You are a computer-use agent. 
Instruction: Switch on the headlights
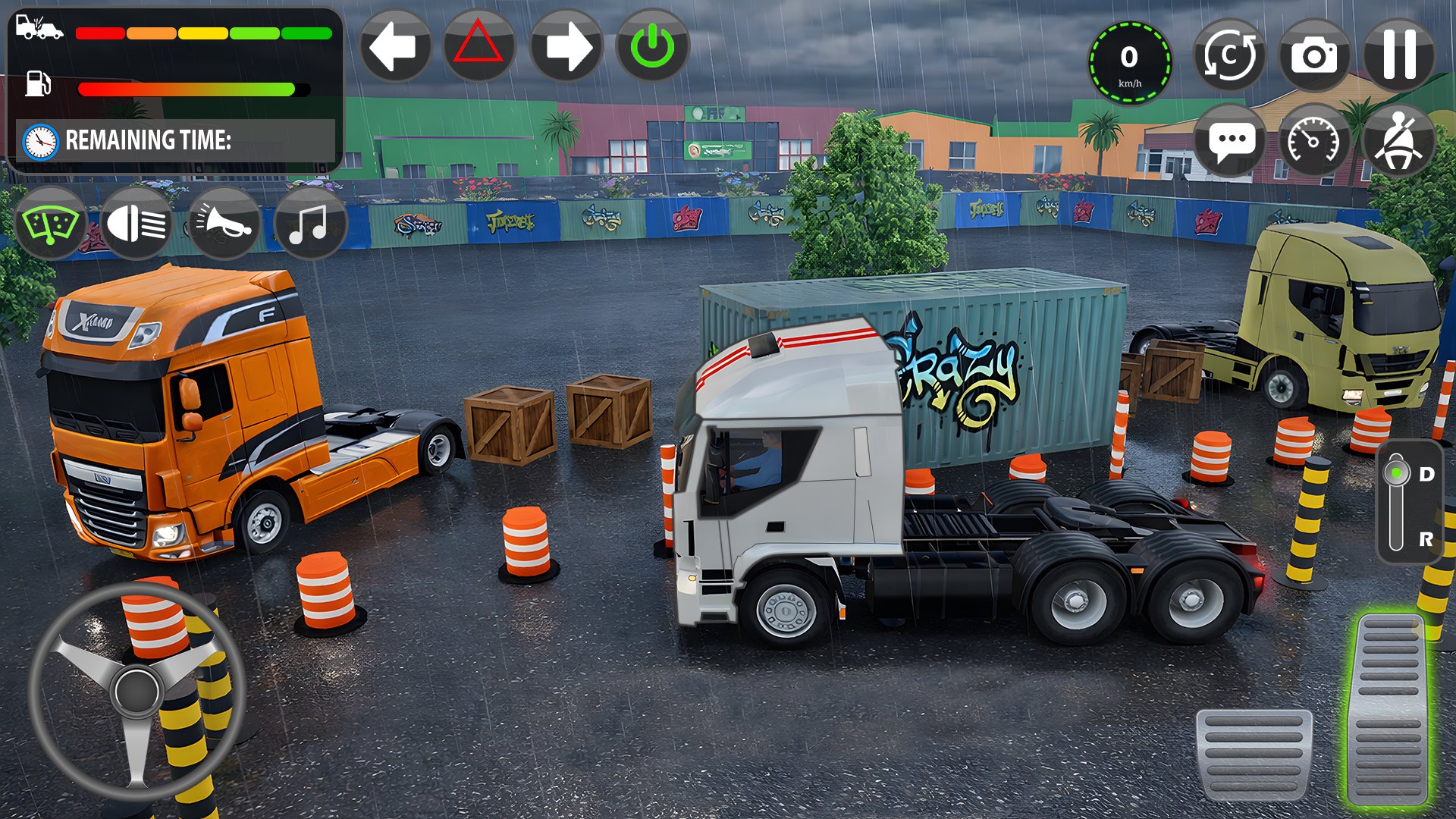coord(136,224)
